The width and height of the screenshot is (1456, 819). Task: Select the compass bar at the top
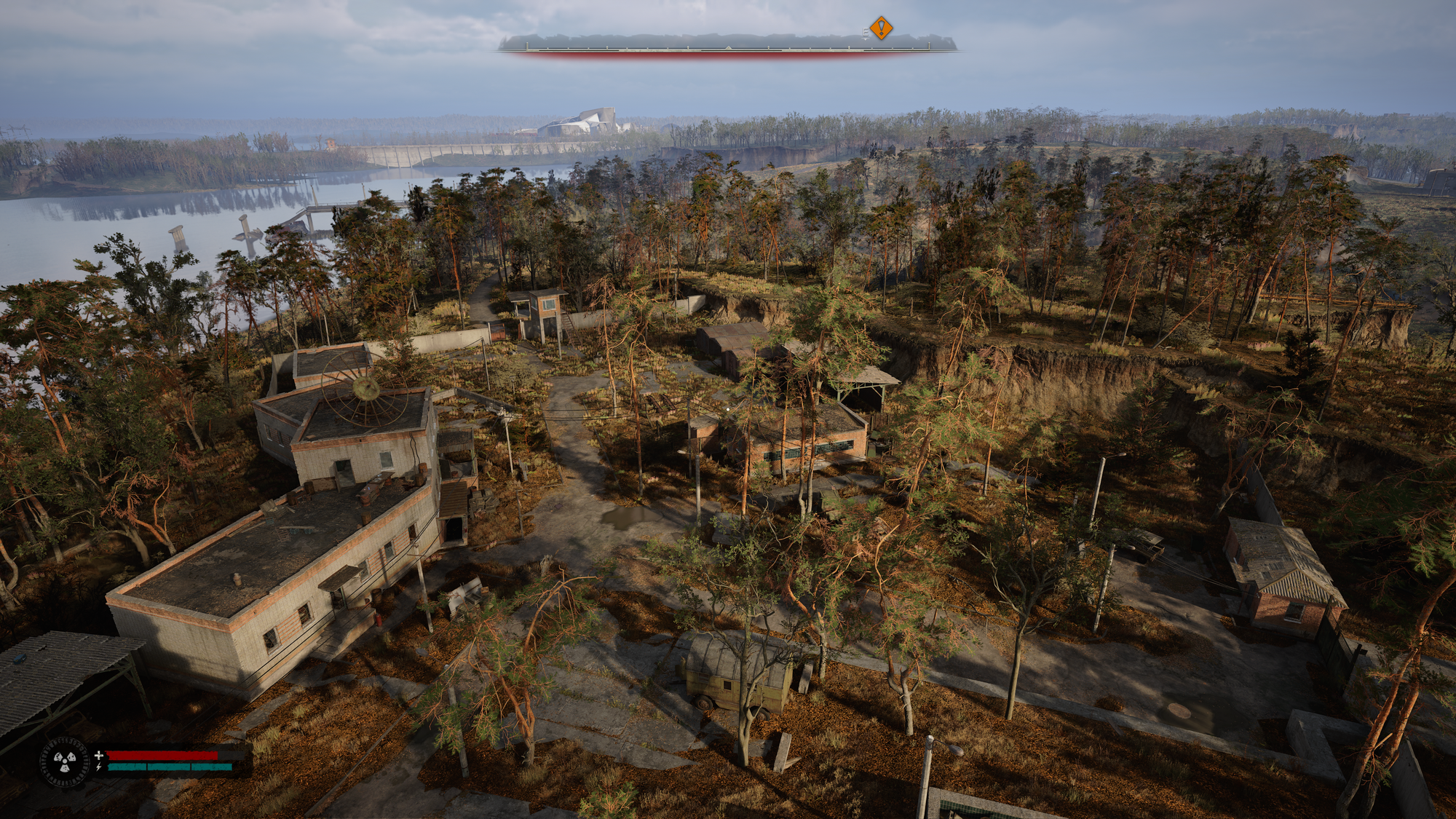[728, 45]
